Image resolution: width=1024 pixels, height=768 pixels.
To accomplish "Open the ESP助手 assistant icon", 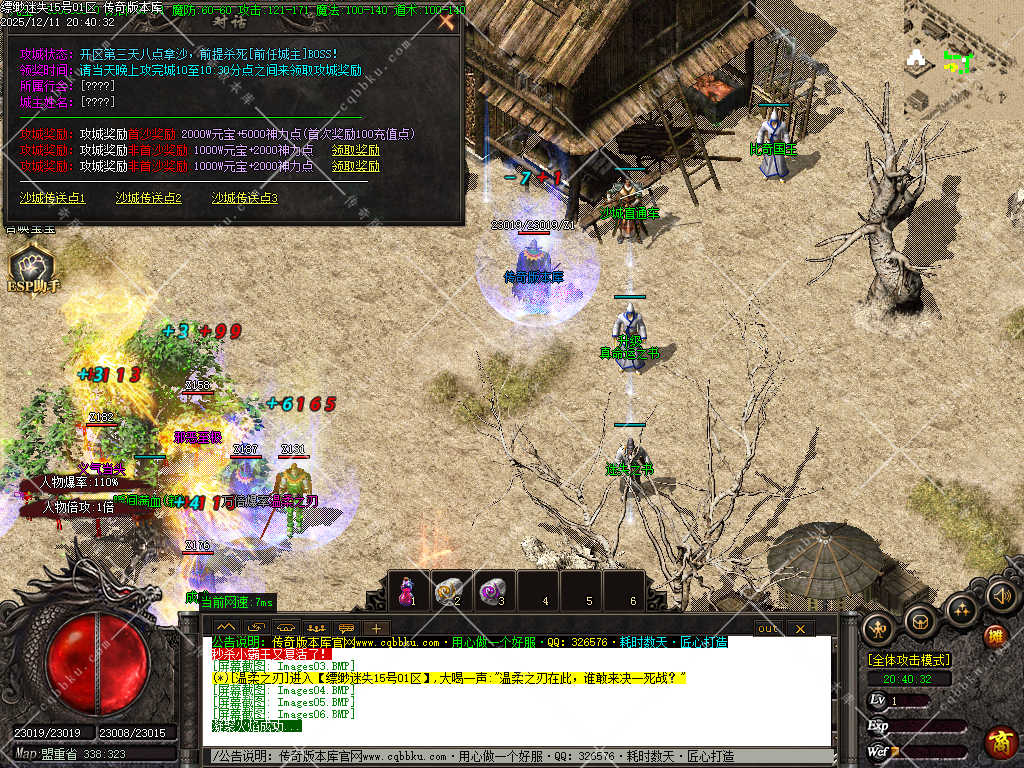I will (34, 268).
